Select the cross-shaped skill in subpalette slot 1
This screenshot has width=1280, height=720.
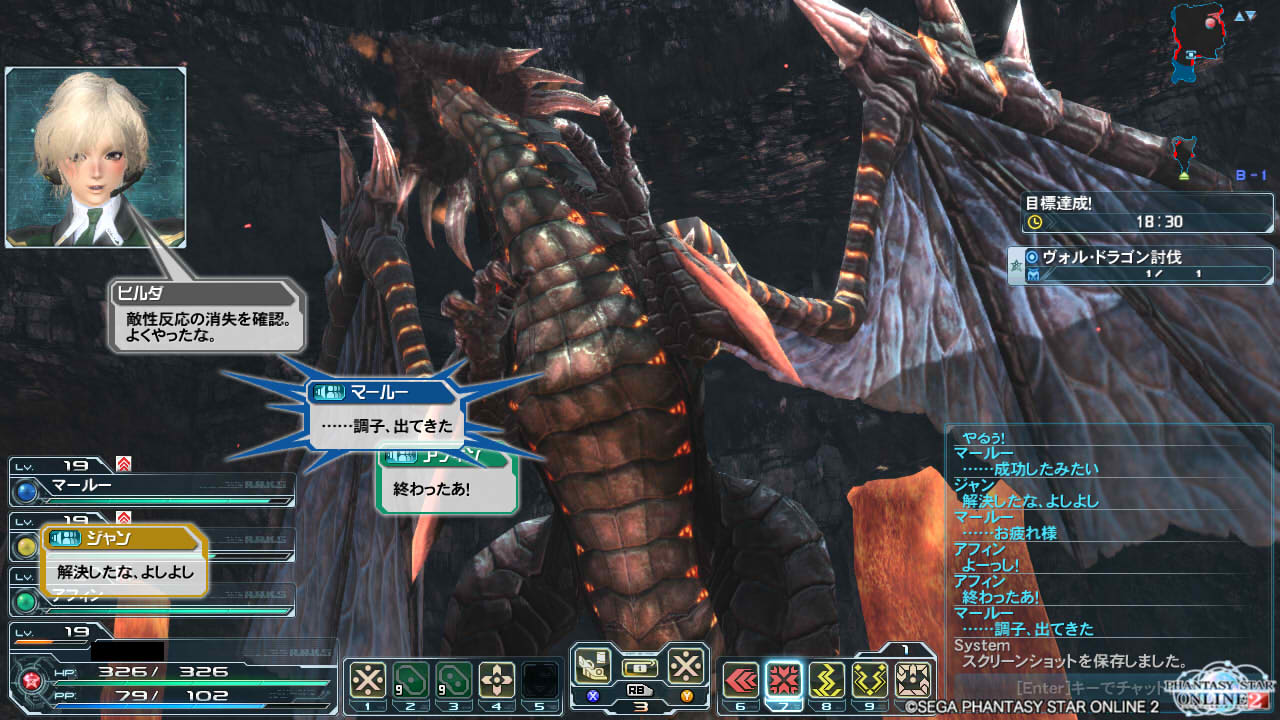pos(368,680)
